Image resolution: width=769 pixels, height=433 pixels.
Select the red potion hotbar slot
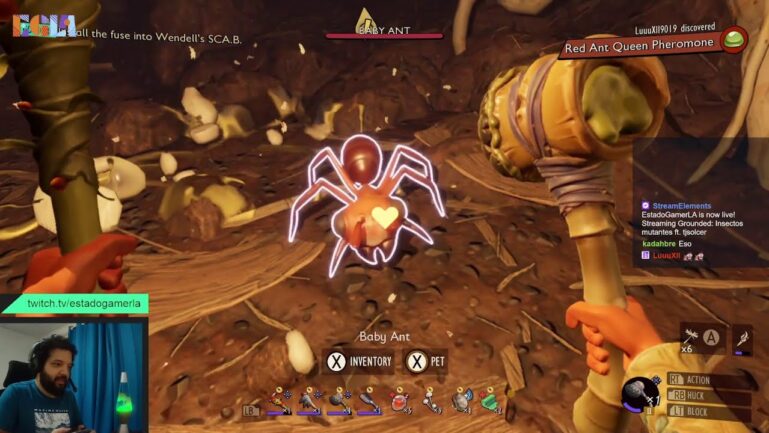(400, 400)
